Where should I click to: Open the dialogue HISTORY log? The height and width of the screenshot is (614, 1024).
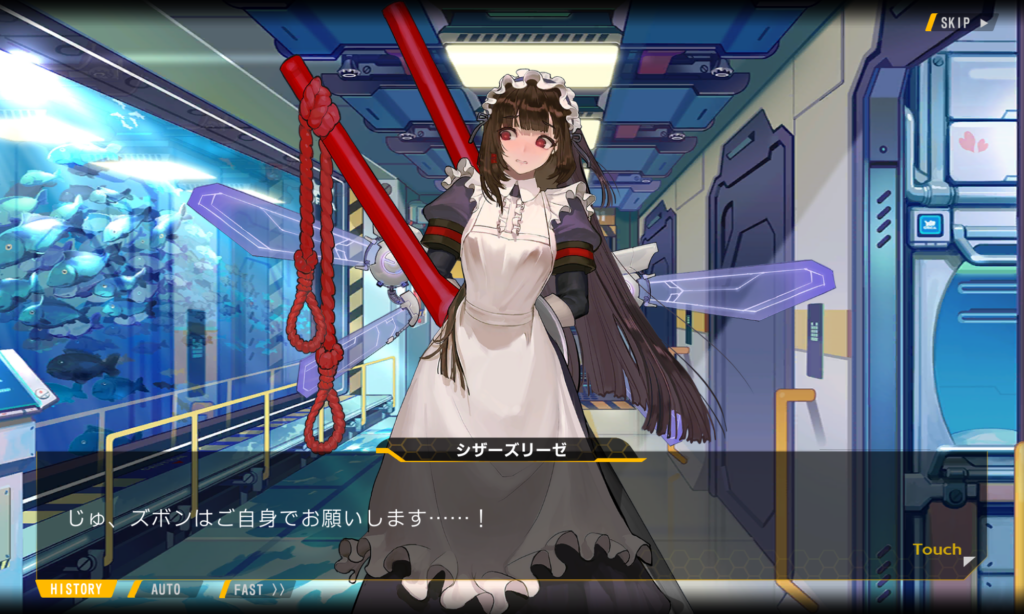click(x=76, y=589)
